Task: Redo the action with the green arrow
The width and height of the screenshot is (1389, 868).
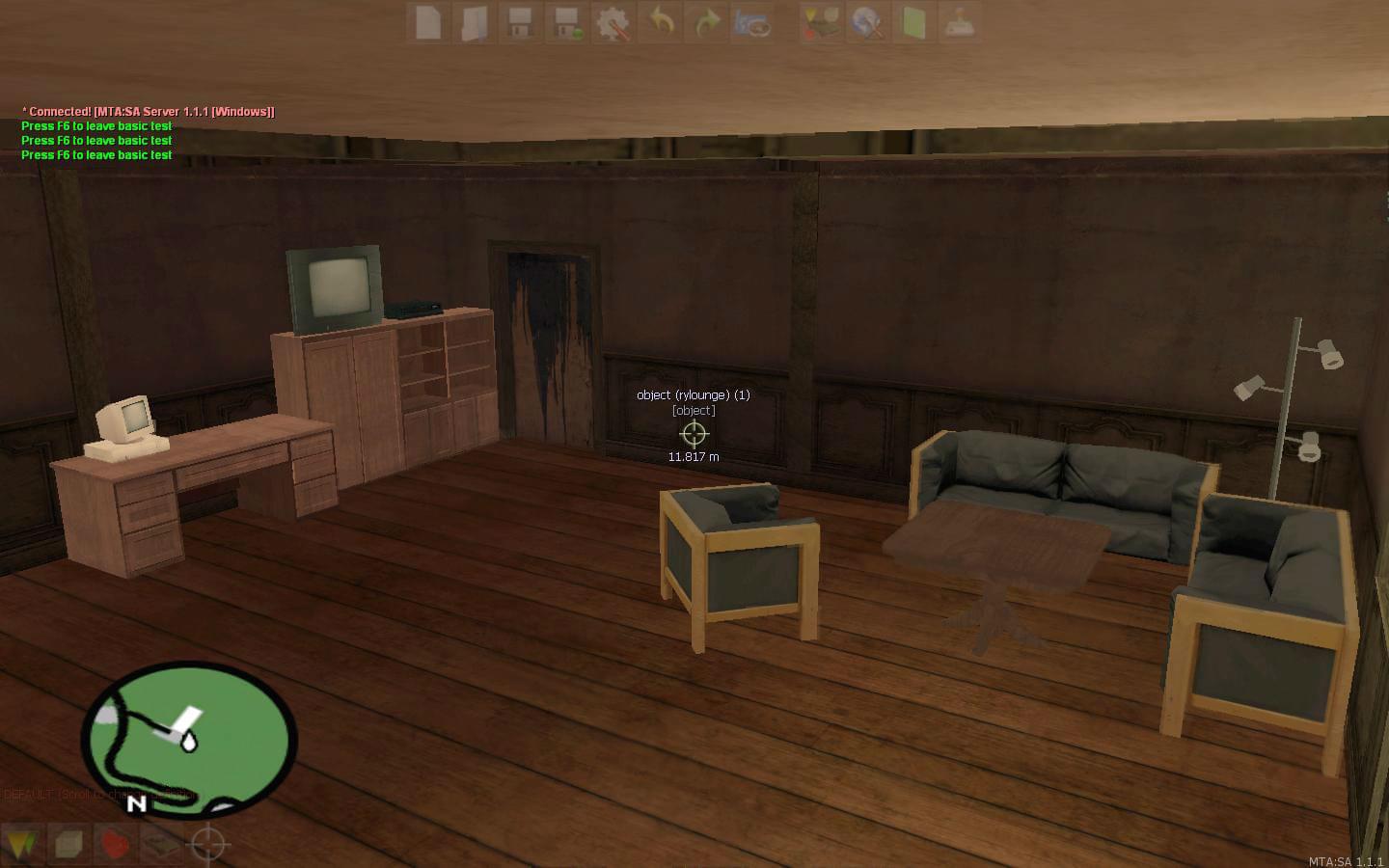Action: click(707, 22)
